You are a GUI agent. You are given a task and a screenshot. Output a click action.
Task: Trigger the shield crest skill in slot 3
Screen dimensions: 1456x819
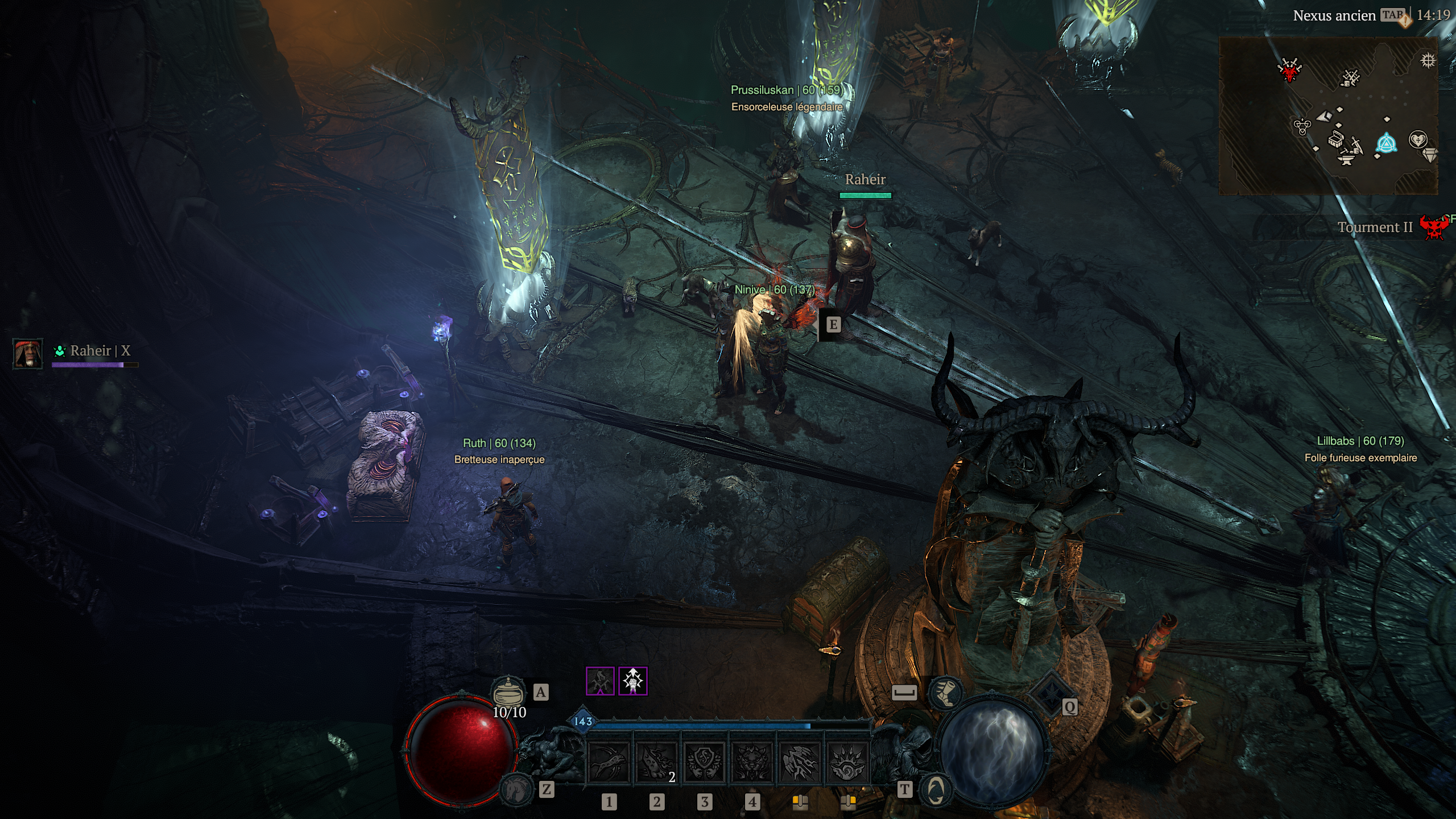[x=704, y=763]
